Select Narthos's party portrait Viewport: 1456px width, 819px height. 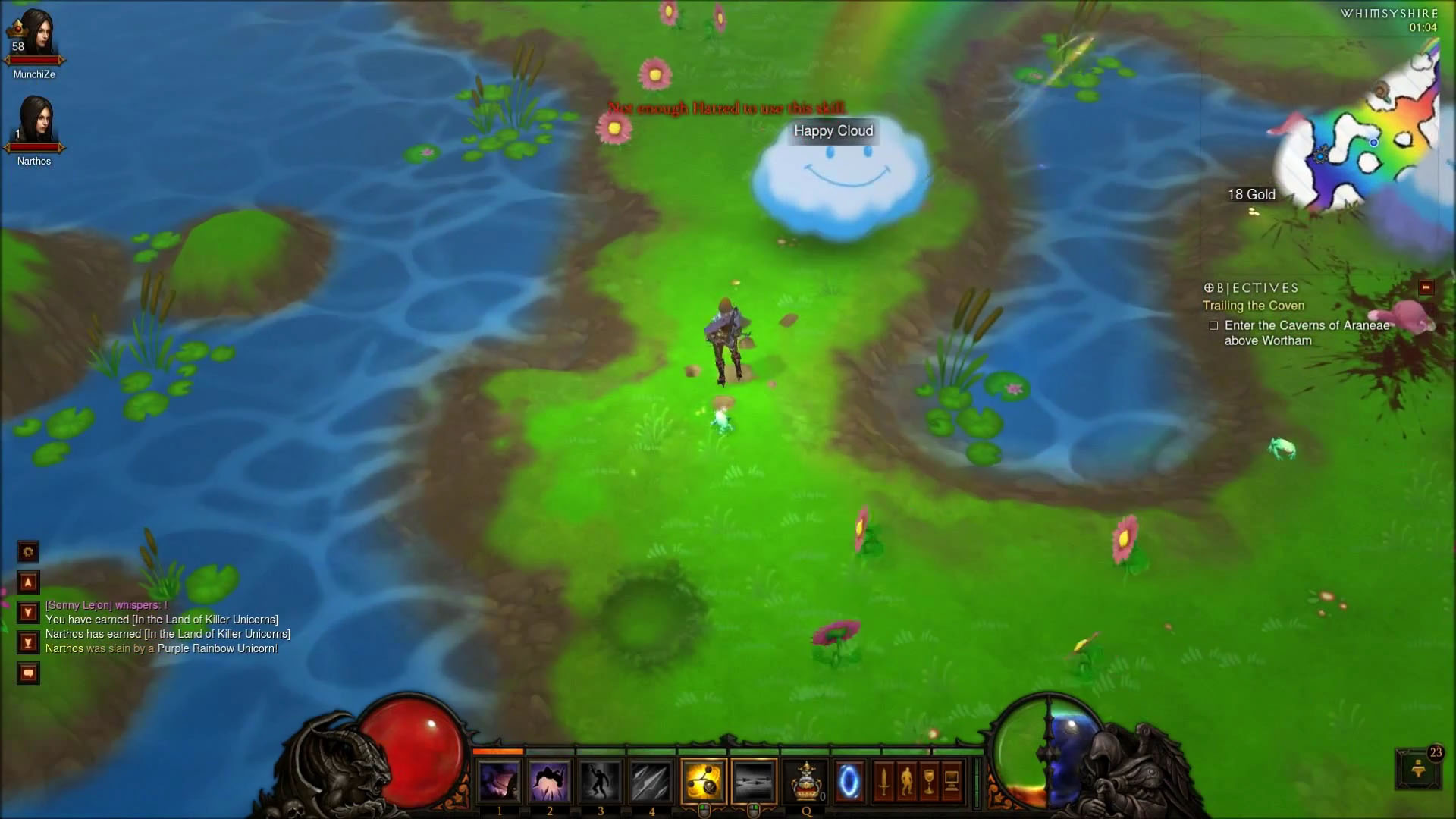pos(34,123)
